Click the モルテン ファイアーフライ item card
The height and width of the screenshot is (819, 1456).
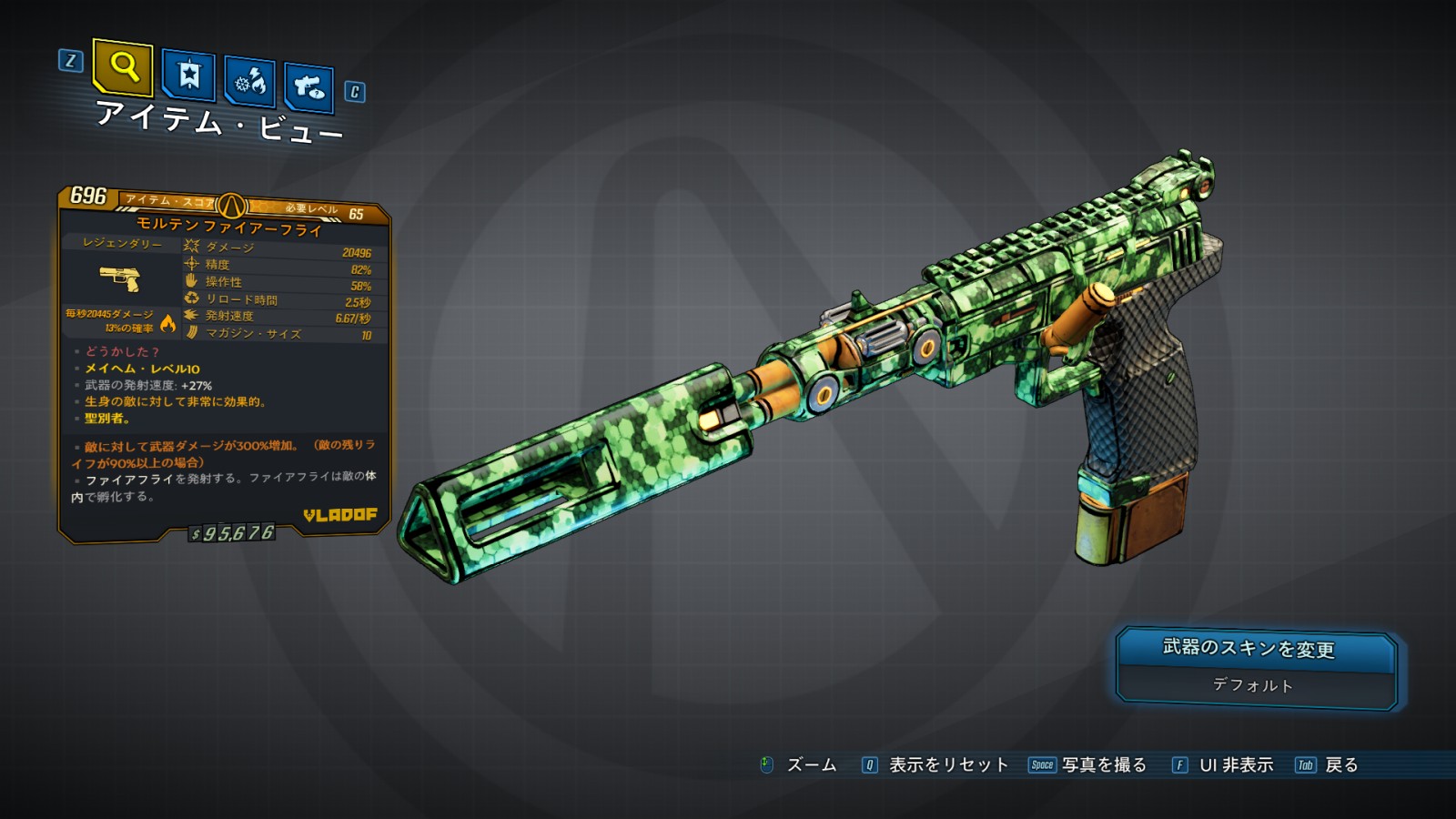225,364
